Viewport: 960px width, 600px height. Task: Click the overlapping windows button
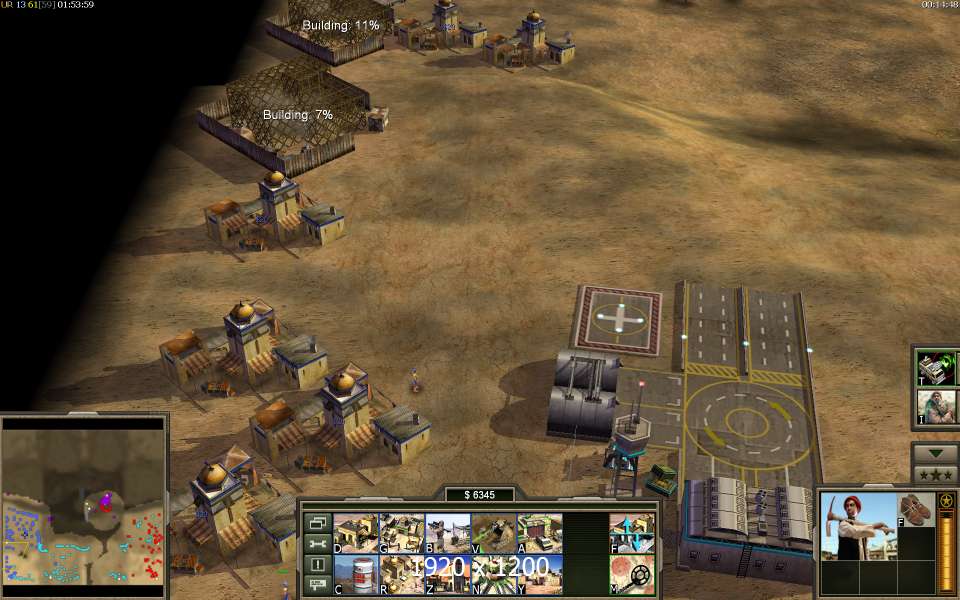tap(317, 522)
